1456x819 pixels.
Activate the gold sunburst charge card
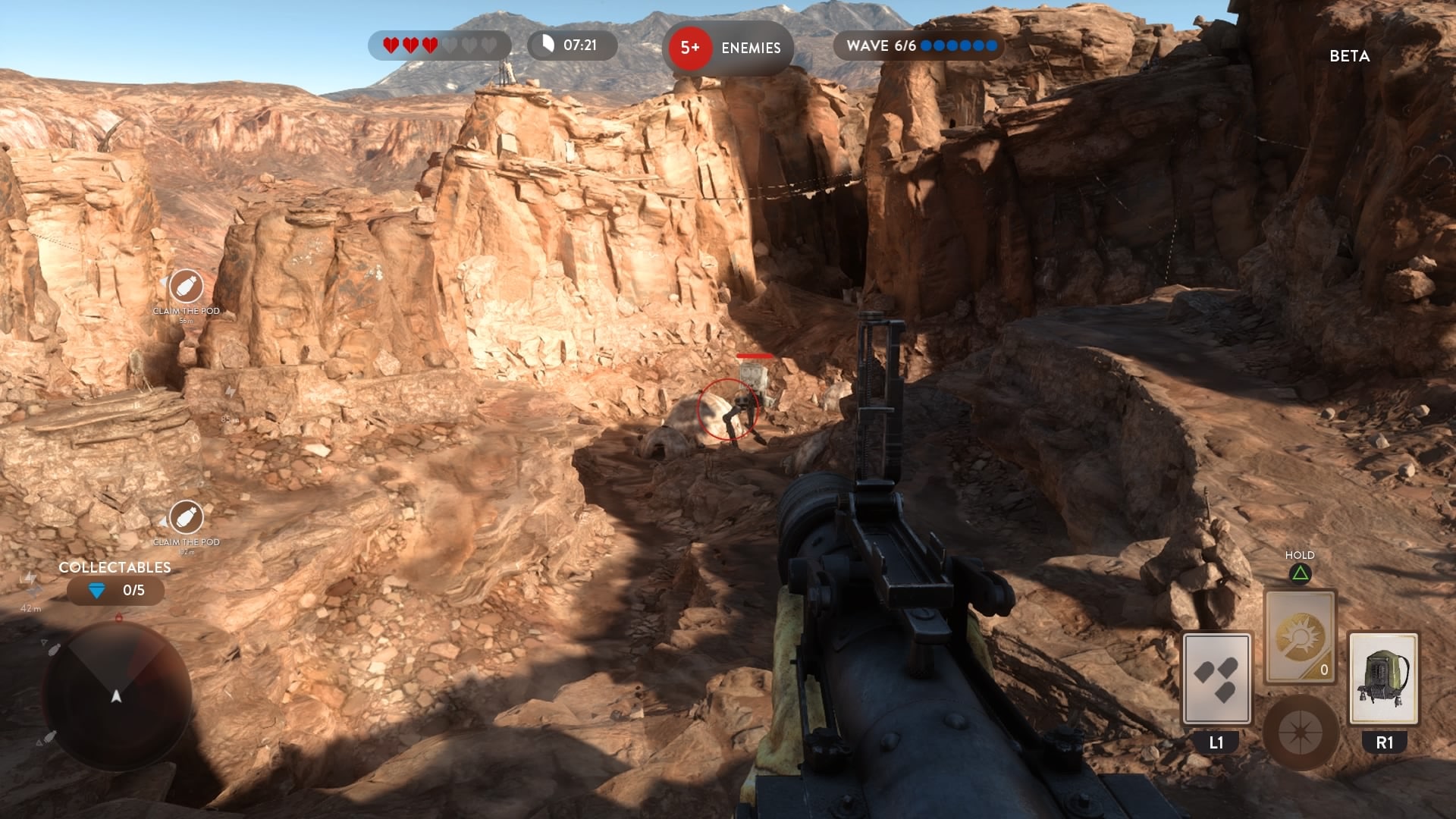point(1300,637)
